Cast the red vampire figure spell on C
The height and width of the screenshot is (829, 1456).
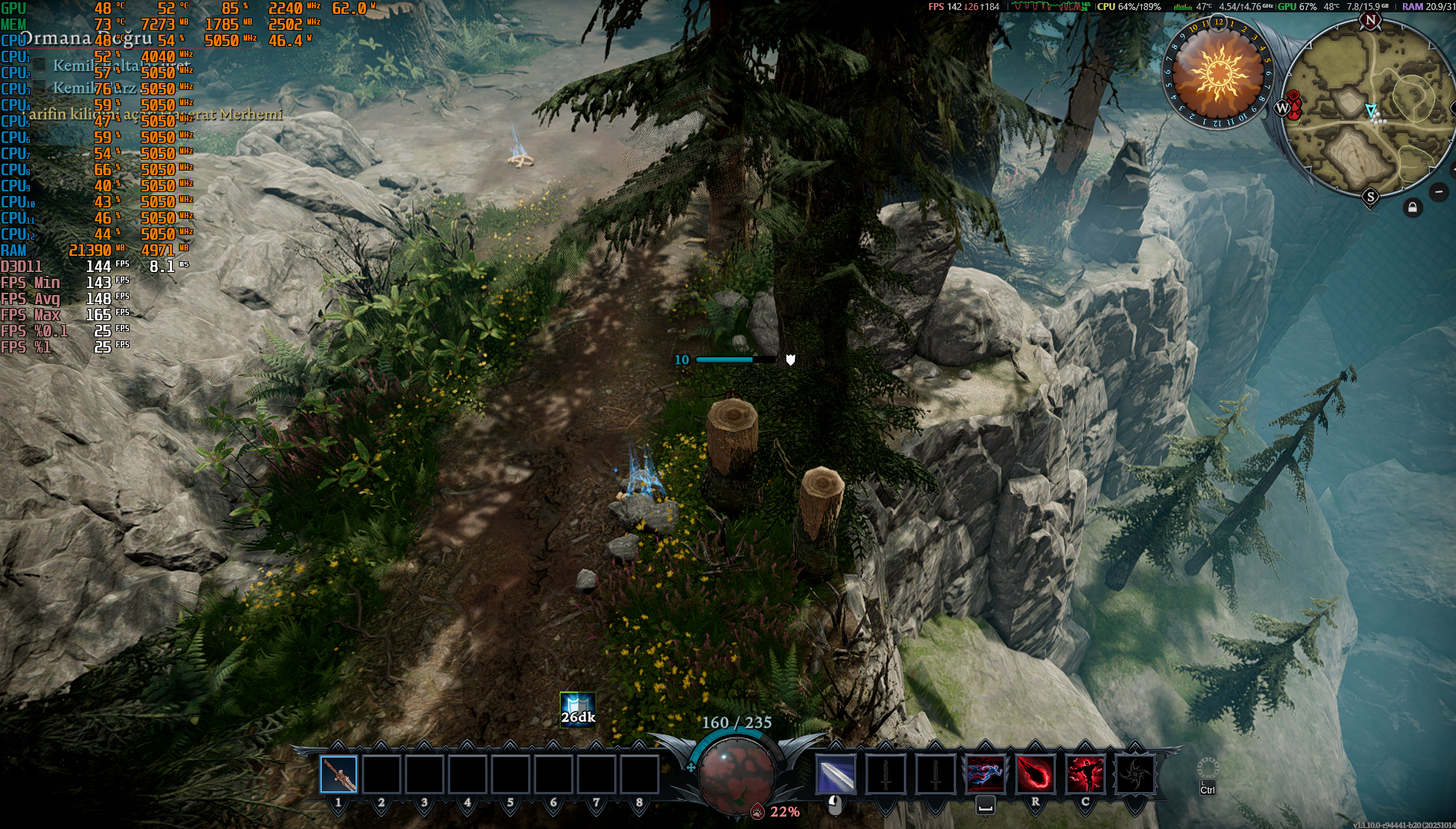coord(1084,774)
